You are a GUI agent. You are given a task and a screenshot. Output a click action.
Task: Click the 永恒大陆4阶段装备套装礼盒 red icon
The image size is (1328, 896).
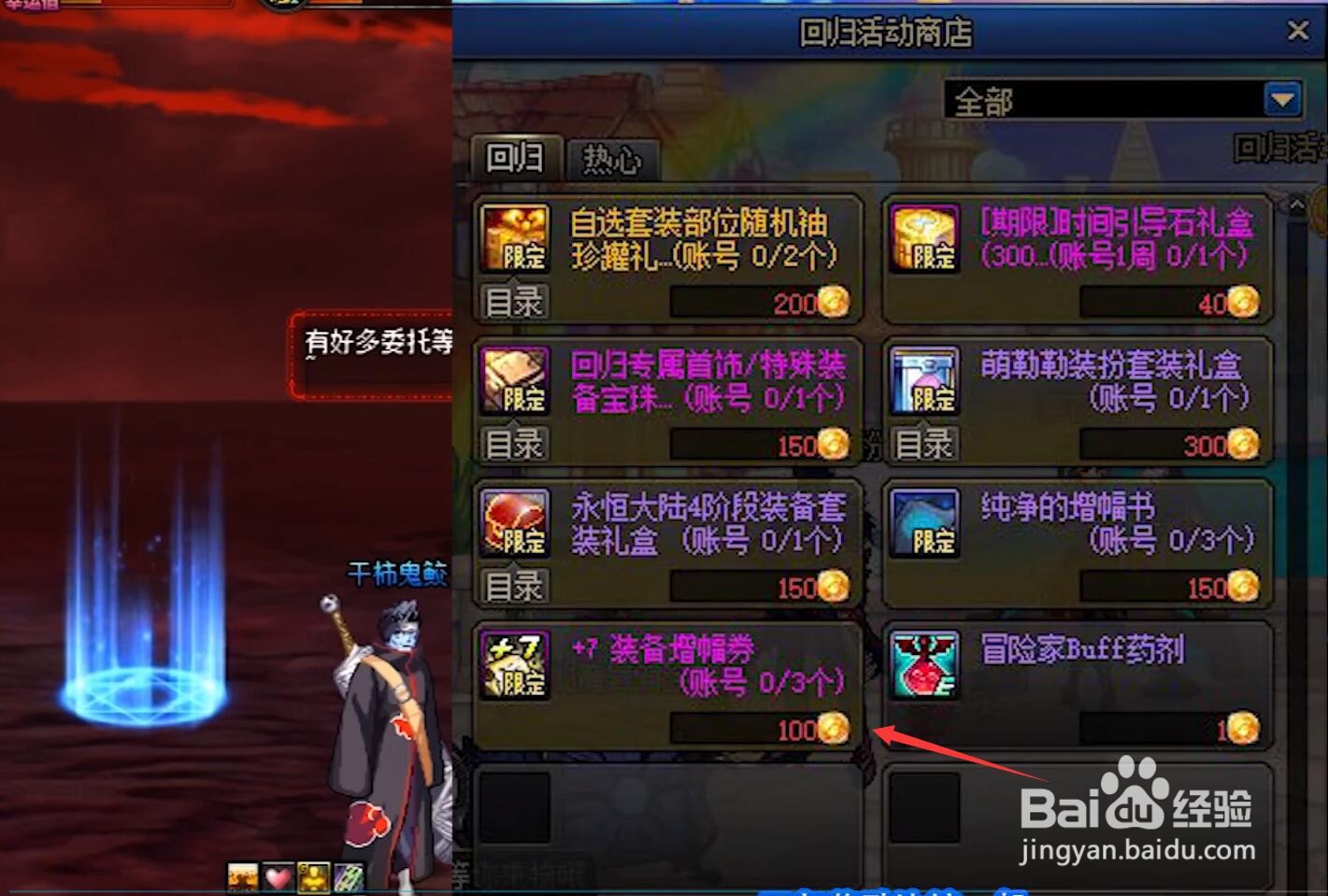[515, 523]
